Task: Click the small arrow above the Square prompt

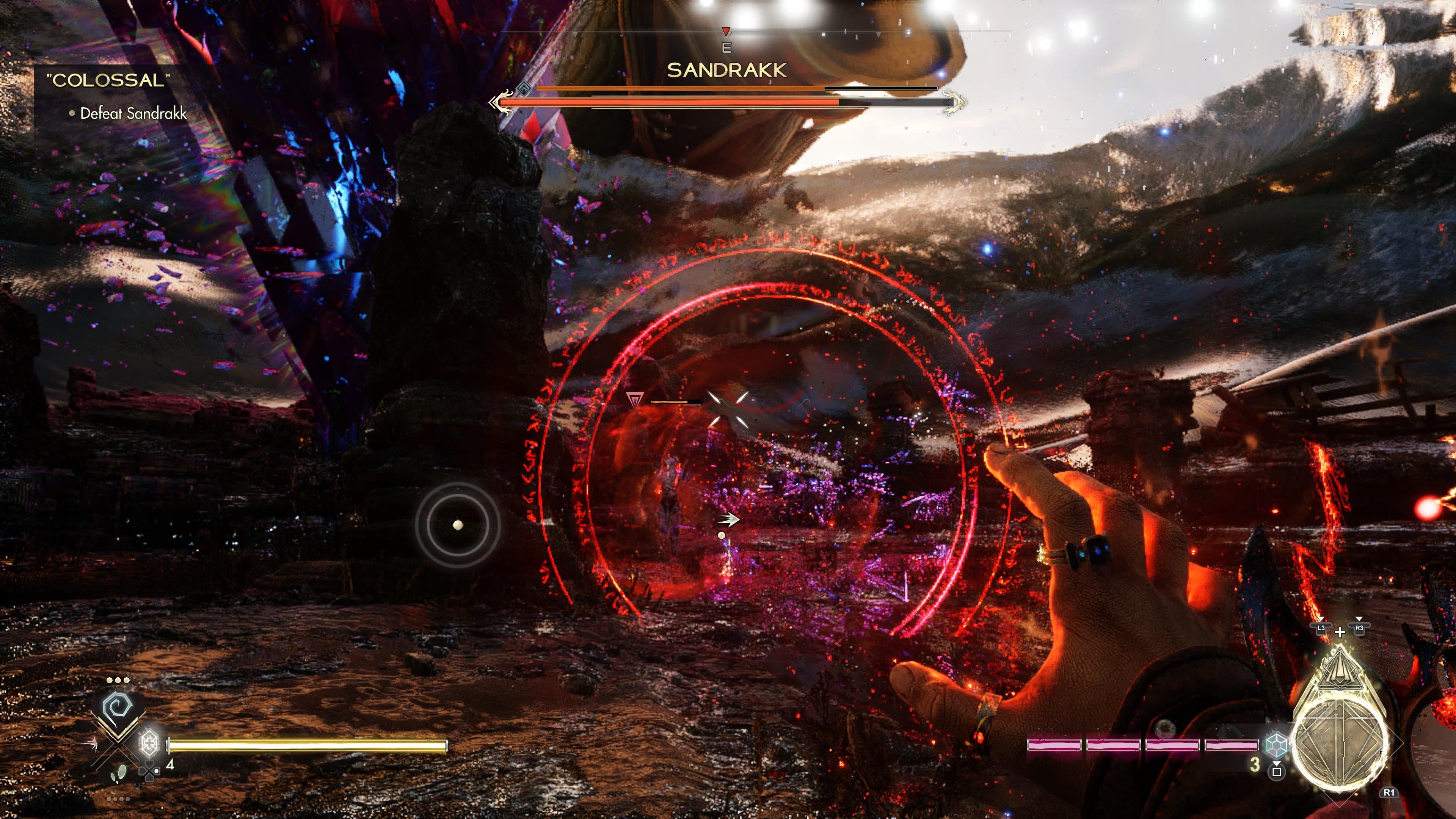Action: 1277,764
